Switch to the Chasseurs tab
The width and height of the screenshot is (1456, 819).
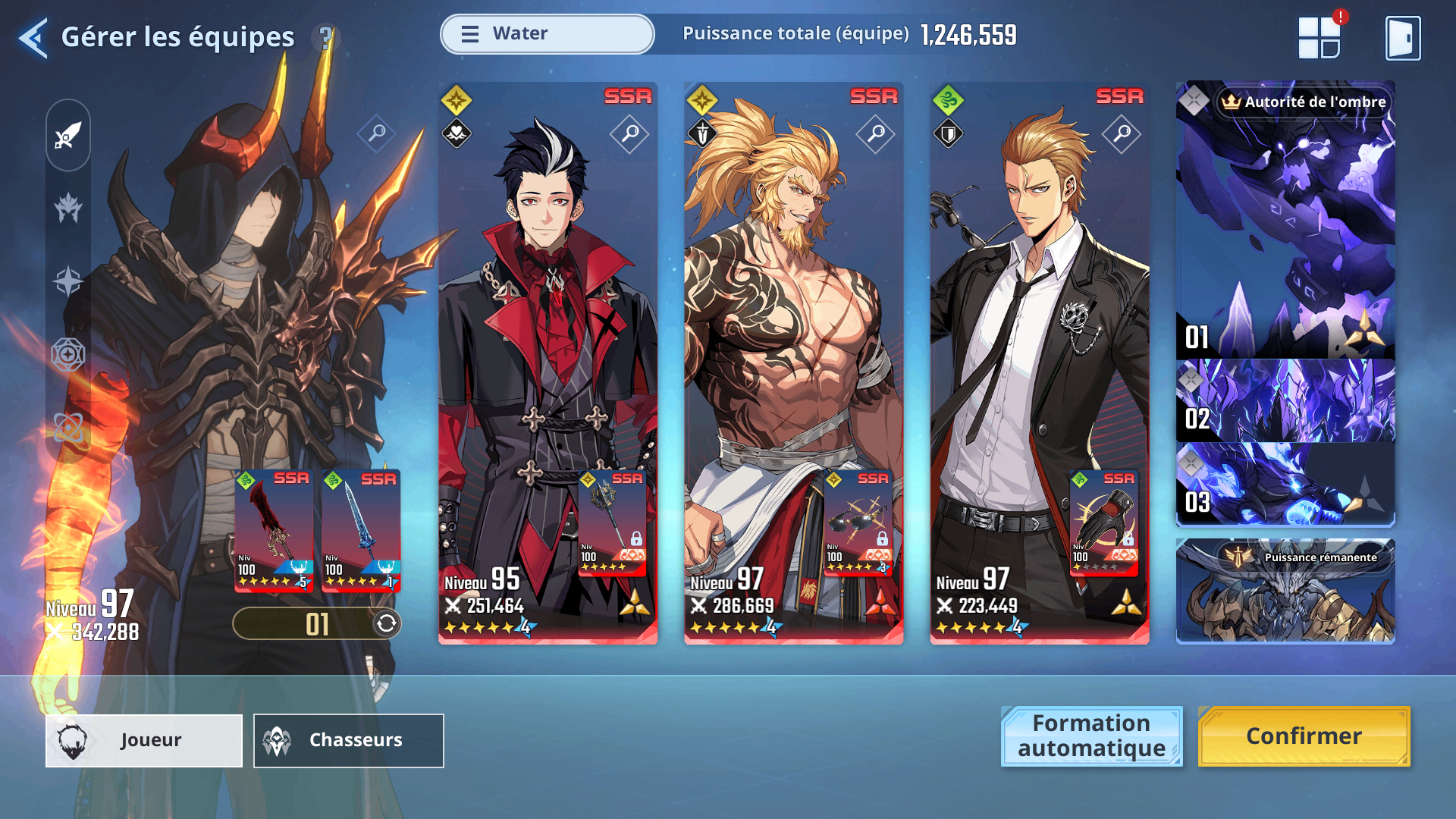tap(348, 740)
